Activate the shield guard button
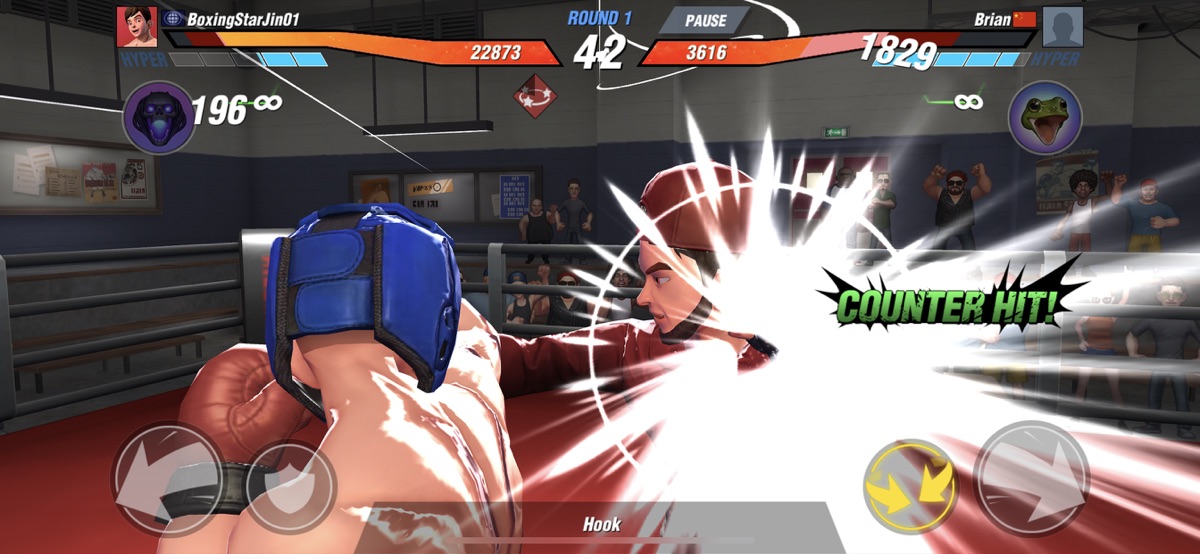1200x554 pixels. tap(290, 486)
